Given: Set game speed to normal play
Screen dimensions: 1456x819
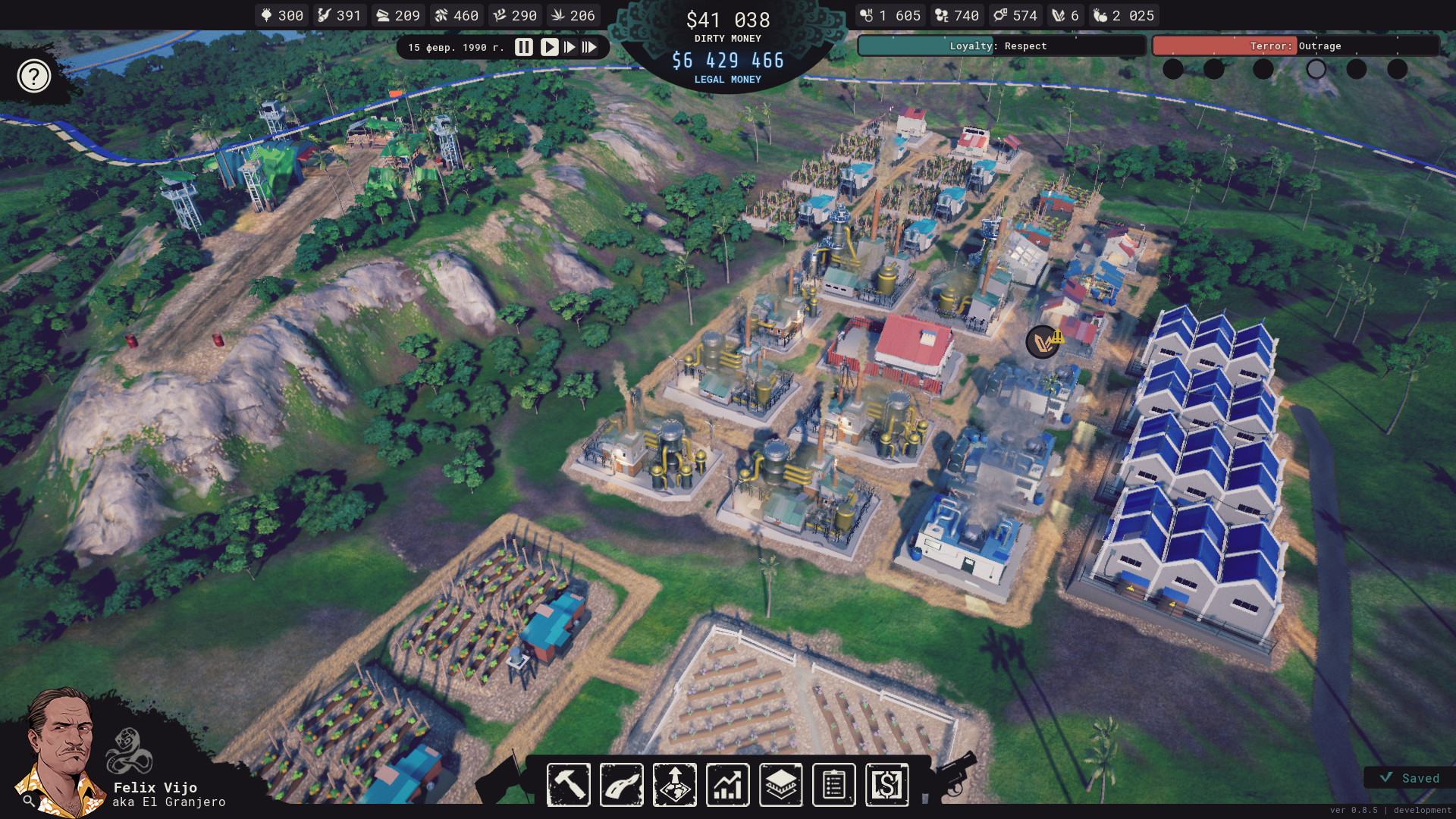Looking at the screenshot, I should [x=549, y=47].
